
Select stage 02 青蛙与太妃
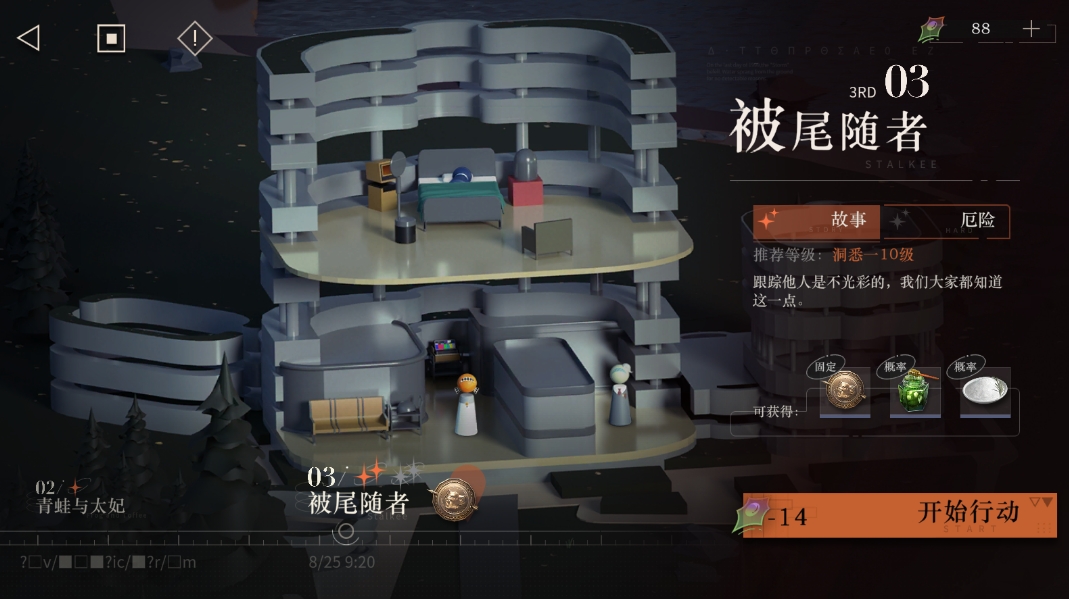click(80, 497)
